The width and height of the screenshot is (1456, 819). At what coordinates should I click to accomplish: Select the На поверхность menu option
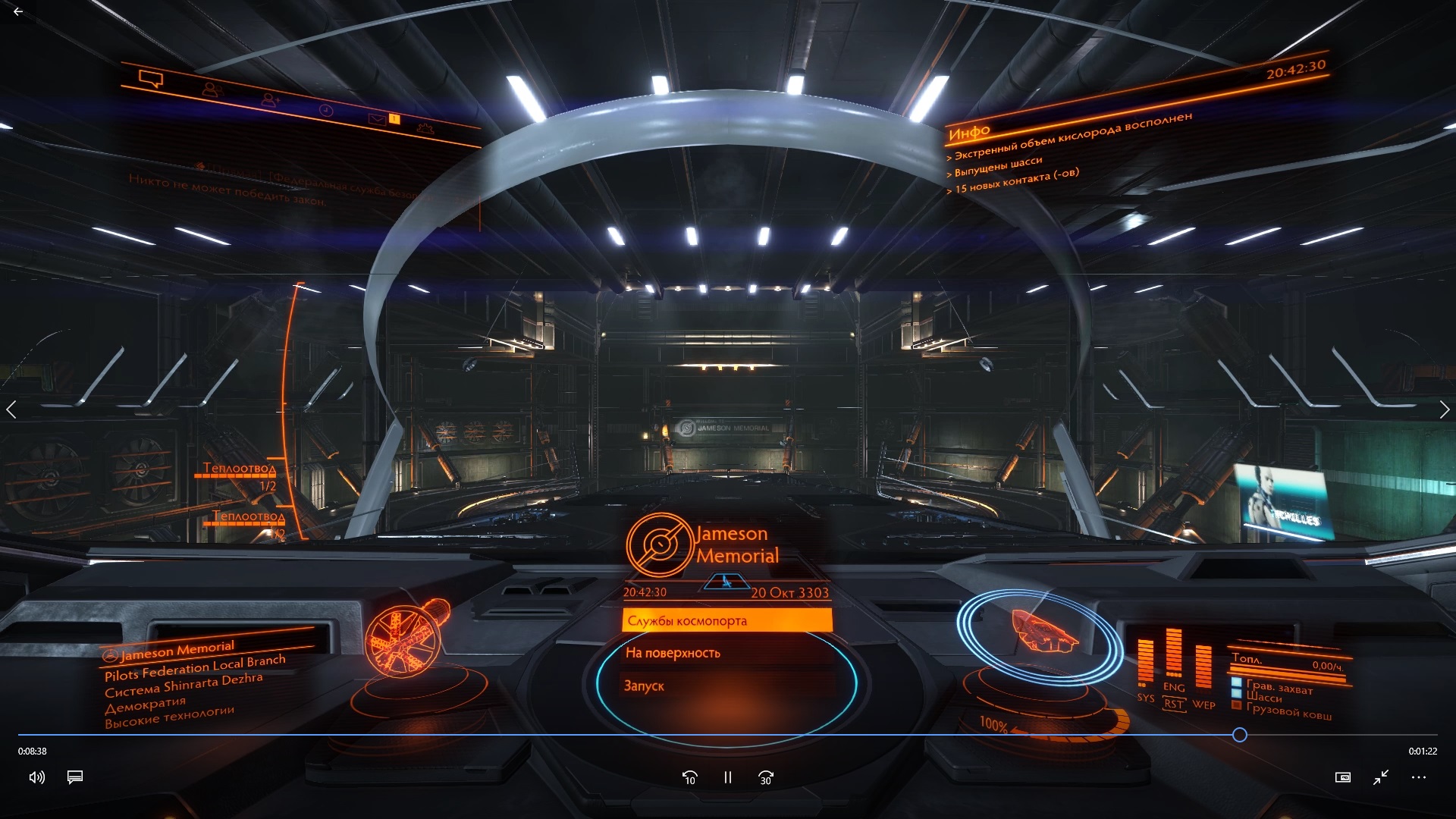726,653
